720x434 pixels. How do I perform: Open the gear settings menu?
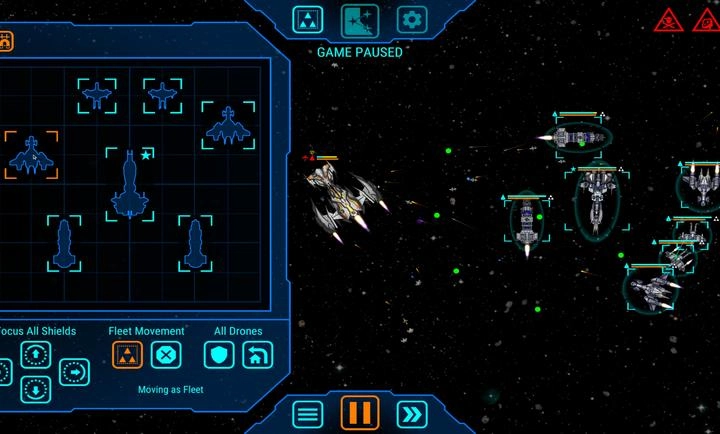click(x=411, y=19)
